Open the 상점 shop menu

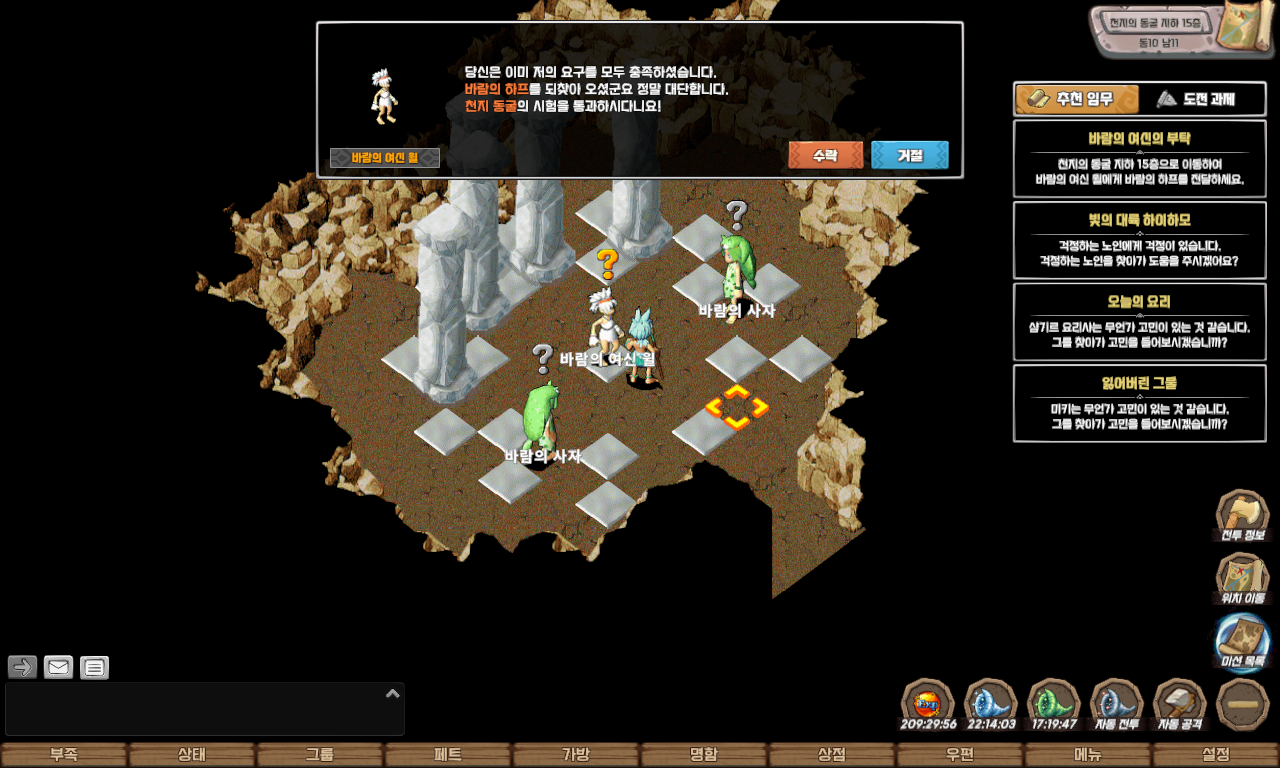[x=831, y=755]
